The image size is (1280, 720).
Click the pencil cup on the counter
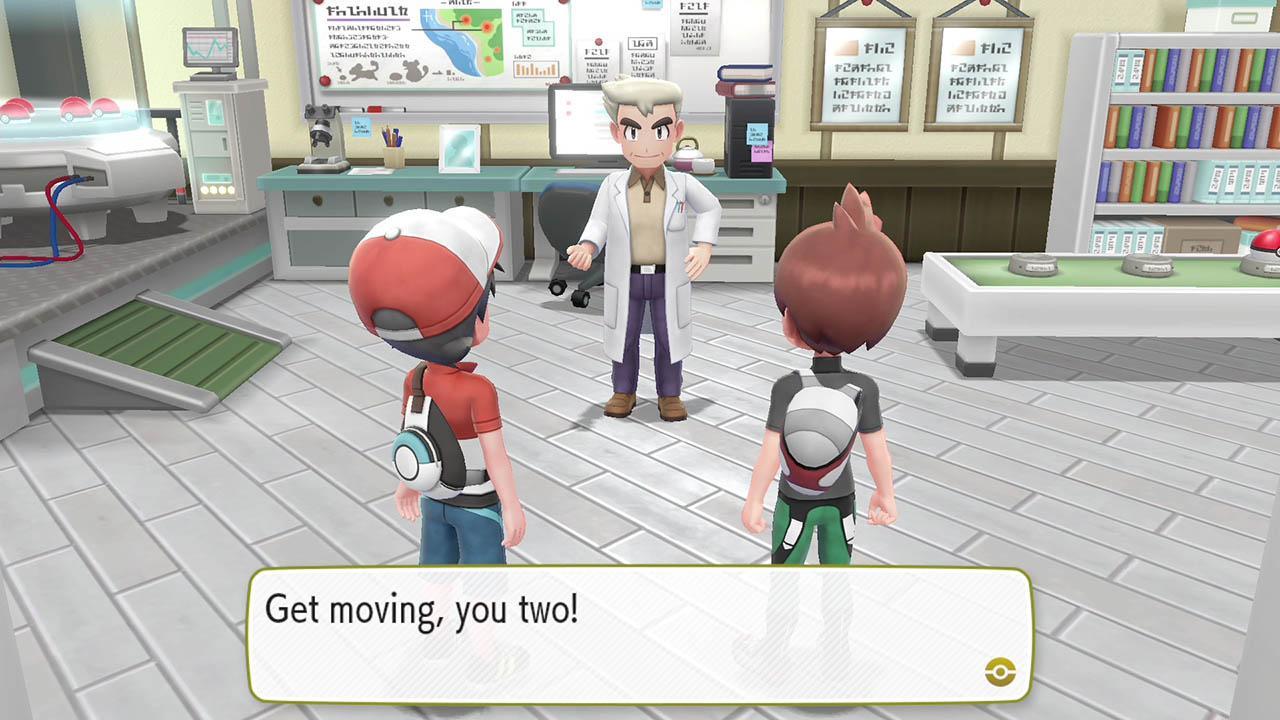pyautogui.click(x=395, y=150)
